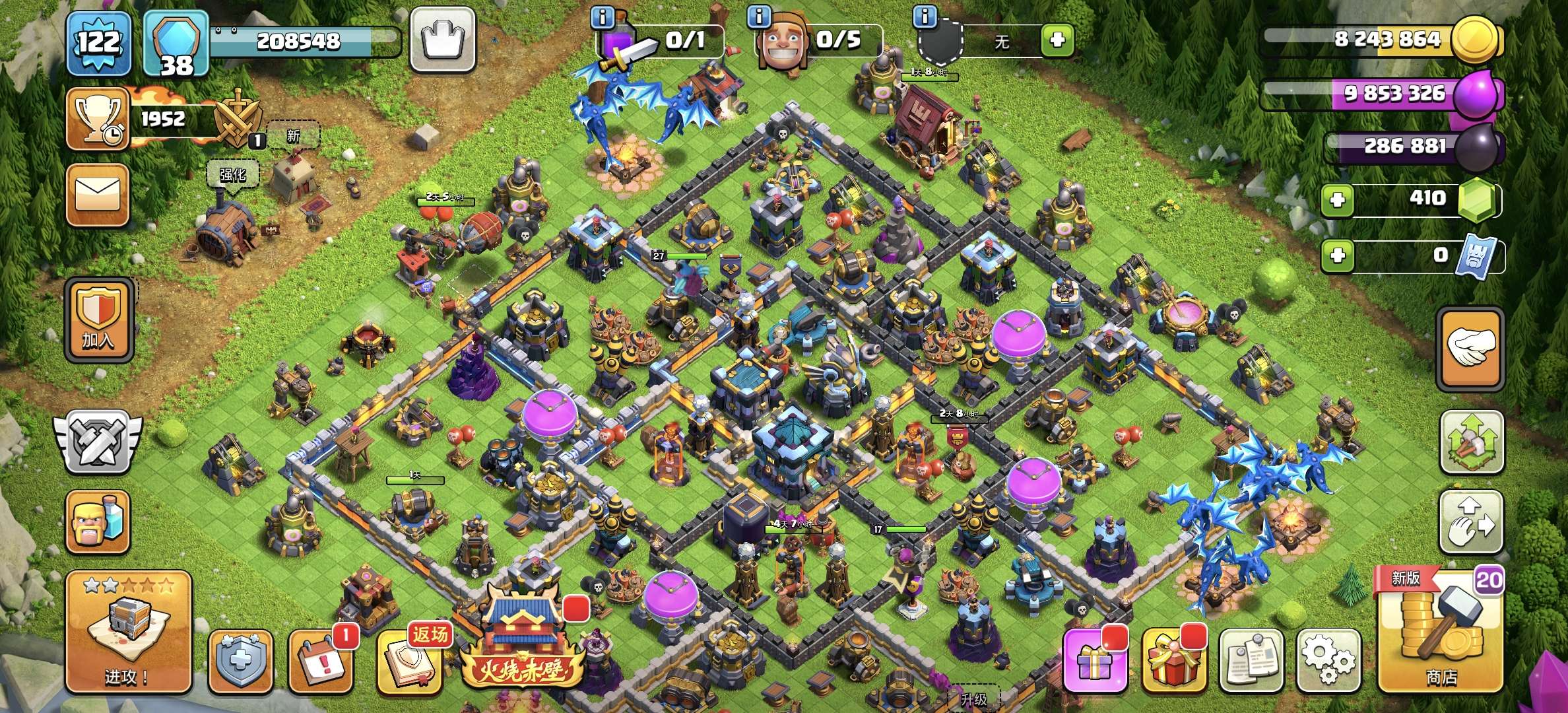View the trophy league panel
Screen dimensions: 1568x713
tap(98, 119)
